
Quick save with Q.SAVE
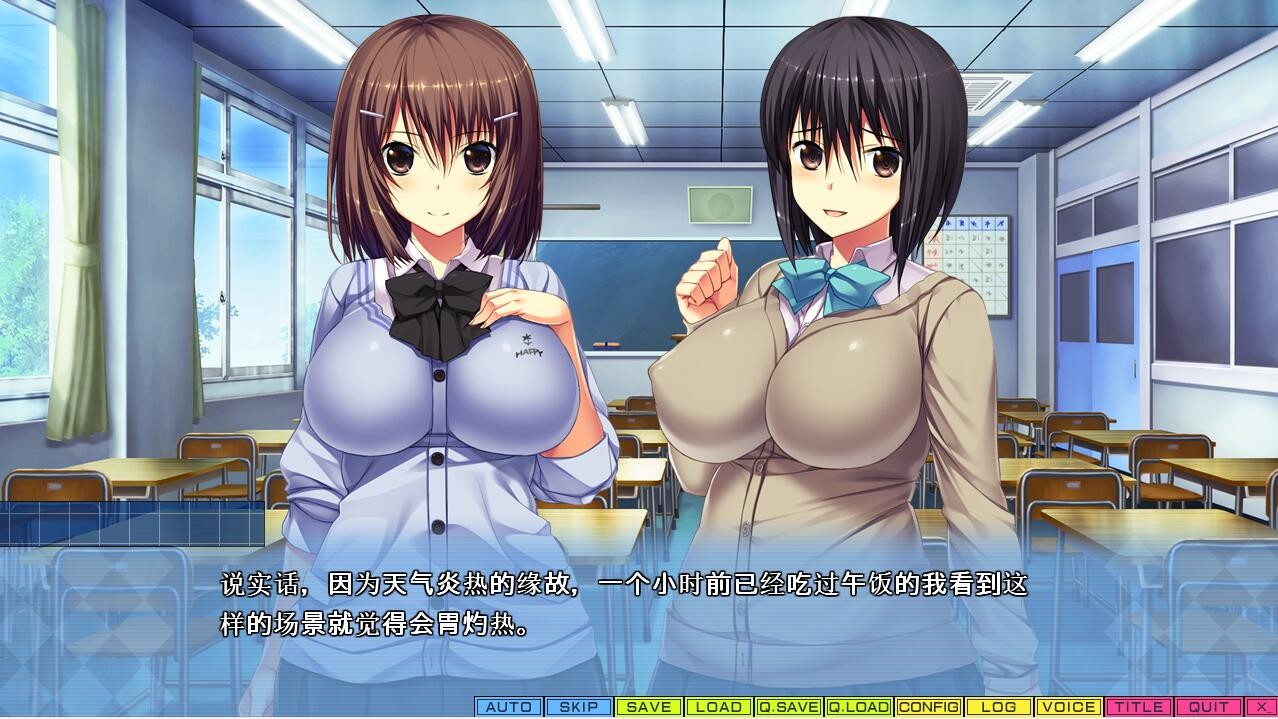click(789, 707)
